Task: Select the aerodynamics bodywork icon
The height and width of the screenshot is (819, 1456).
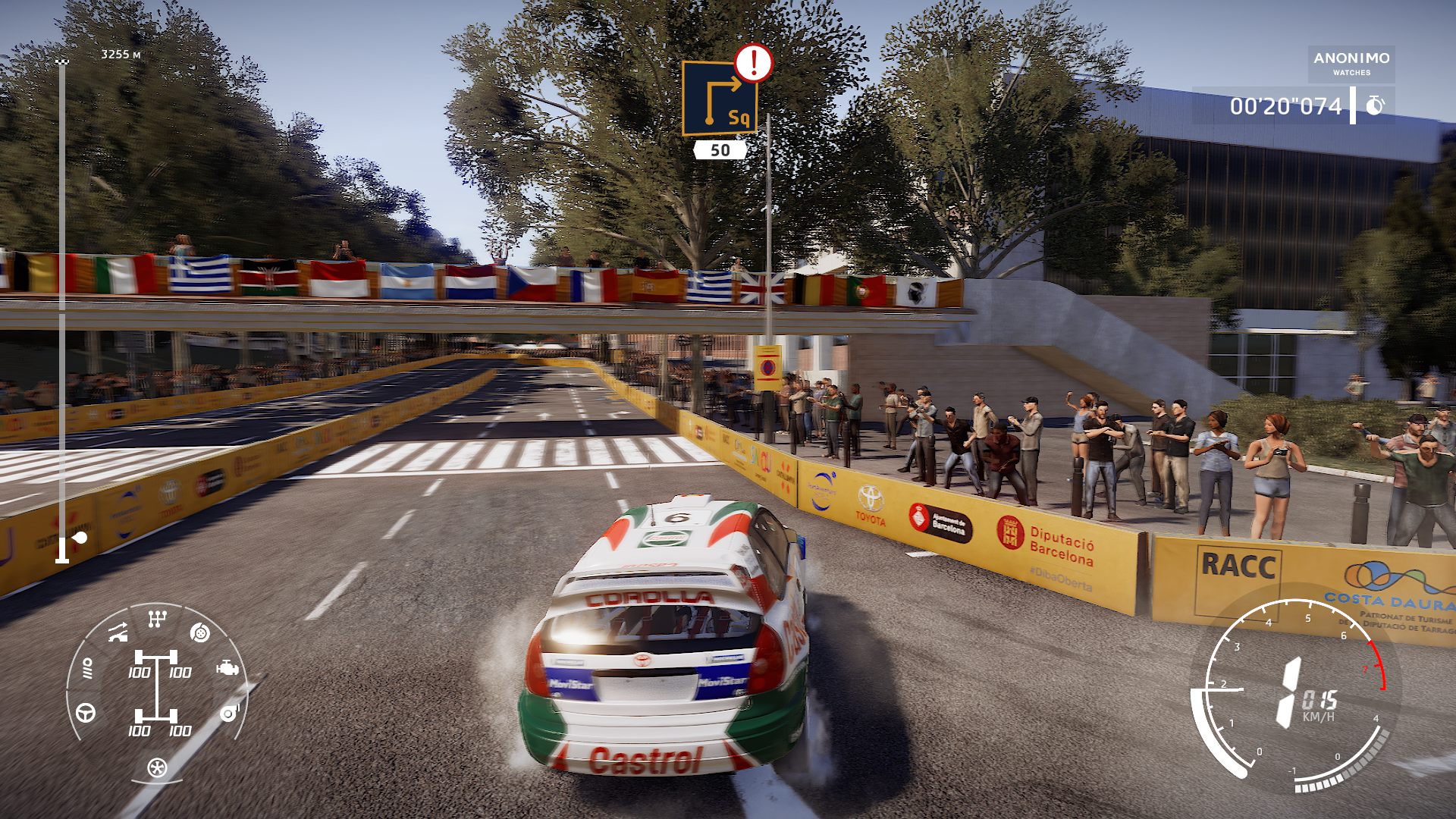Action: [118, 632]
